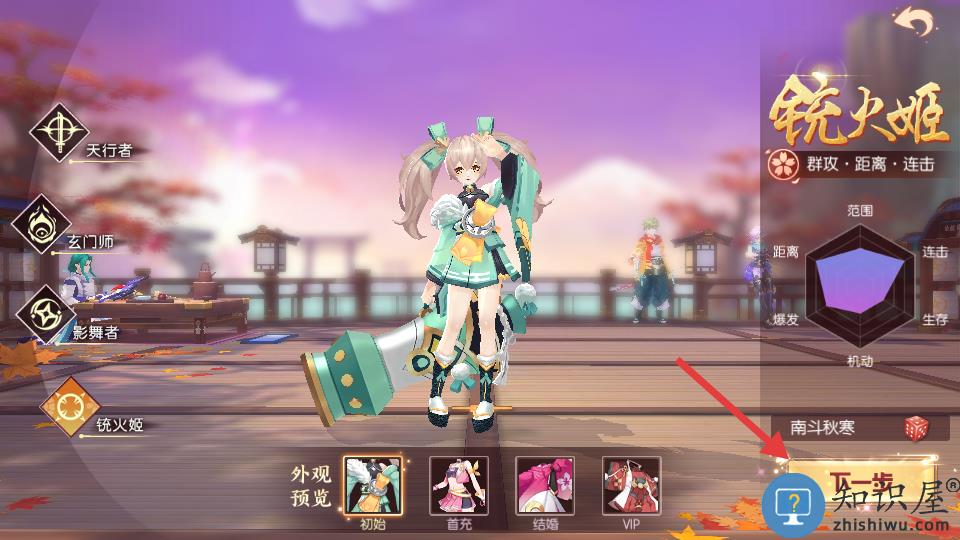Viewport: 960px width, 540px height.
Task: Go back using the return arrow
Action: point(914,22)
